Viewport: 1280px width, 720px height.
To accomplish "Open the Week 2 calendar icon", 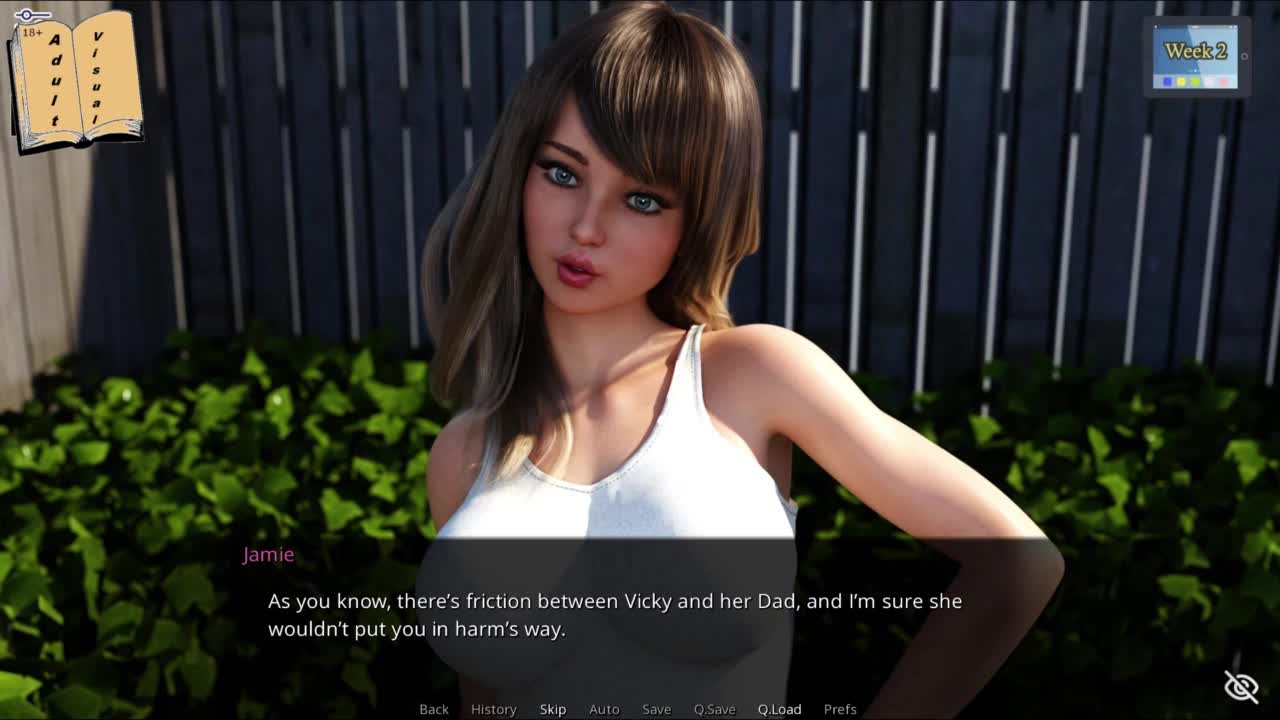I will tap(1195, 56).
